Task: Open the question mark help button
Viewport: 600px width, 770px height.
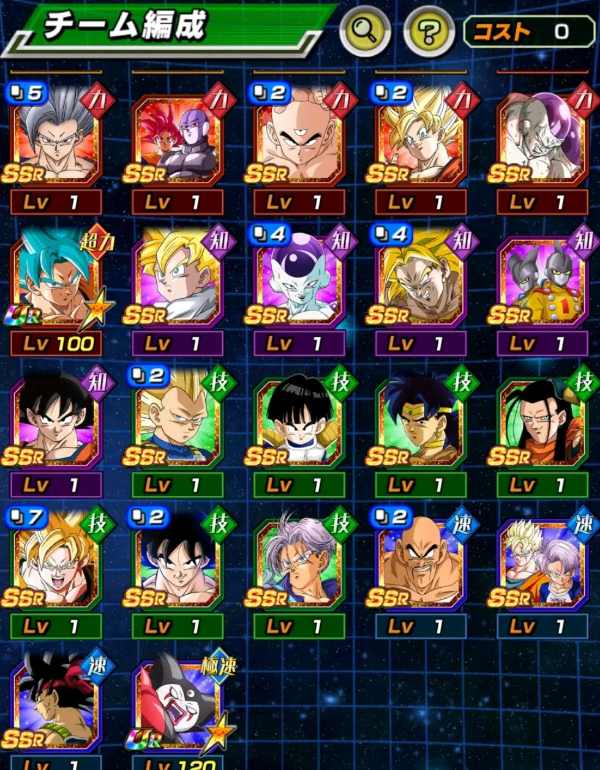Action: click(429, 33)
